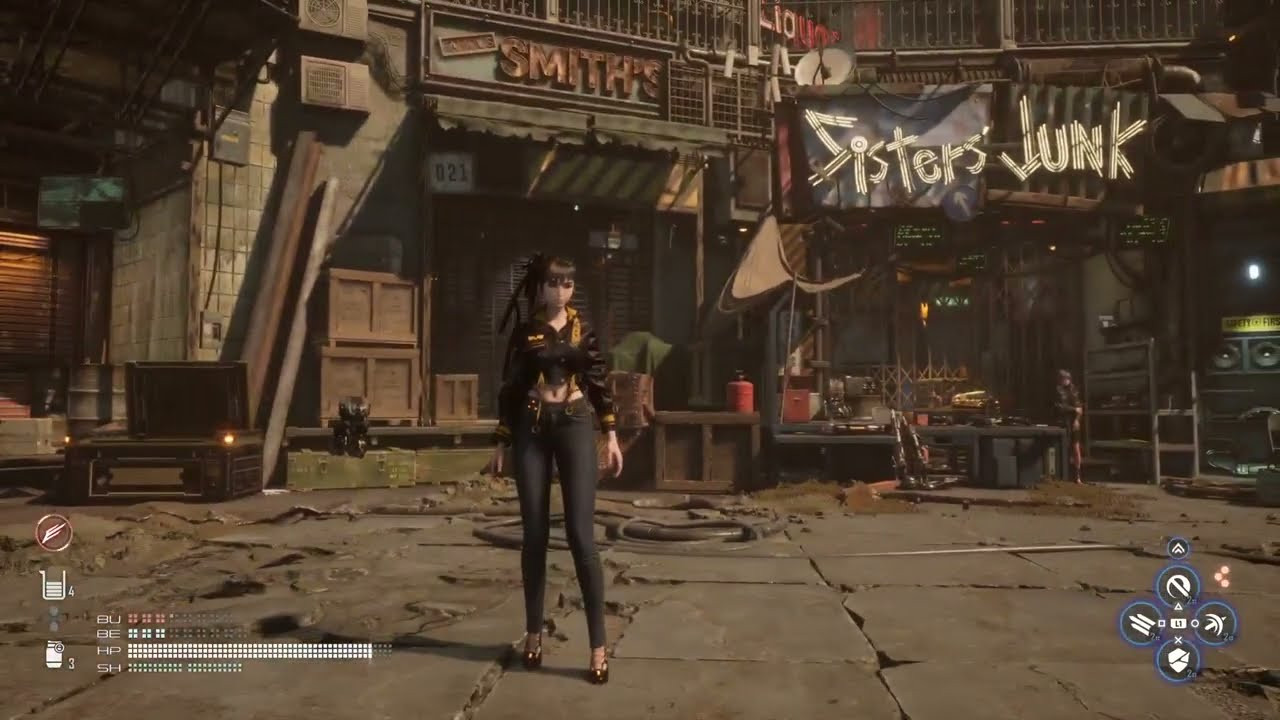
Task: Click the double-chevron icon above the skill wheel
Action: click(1177, 548)
